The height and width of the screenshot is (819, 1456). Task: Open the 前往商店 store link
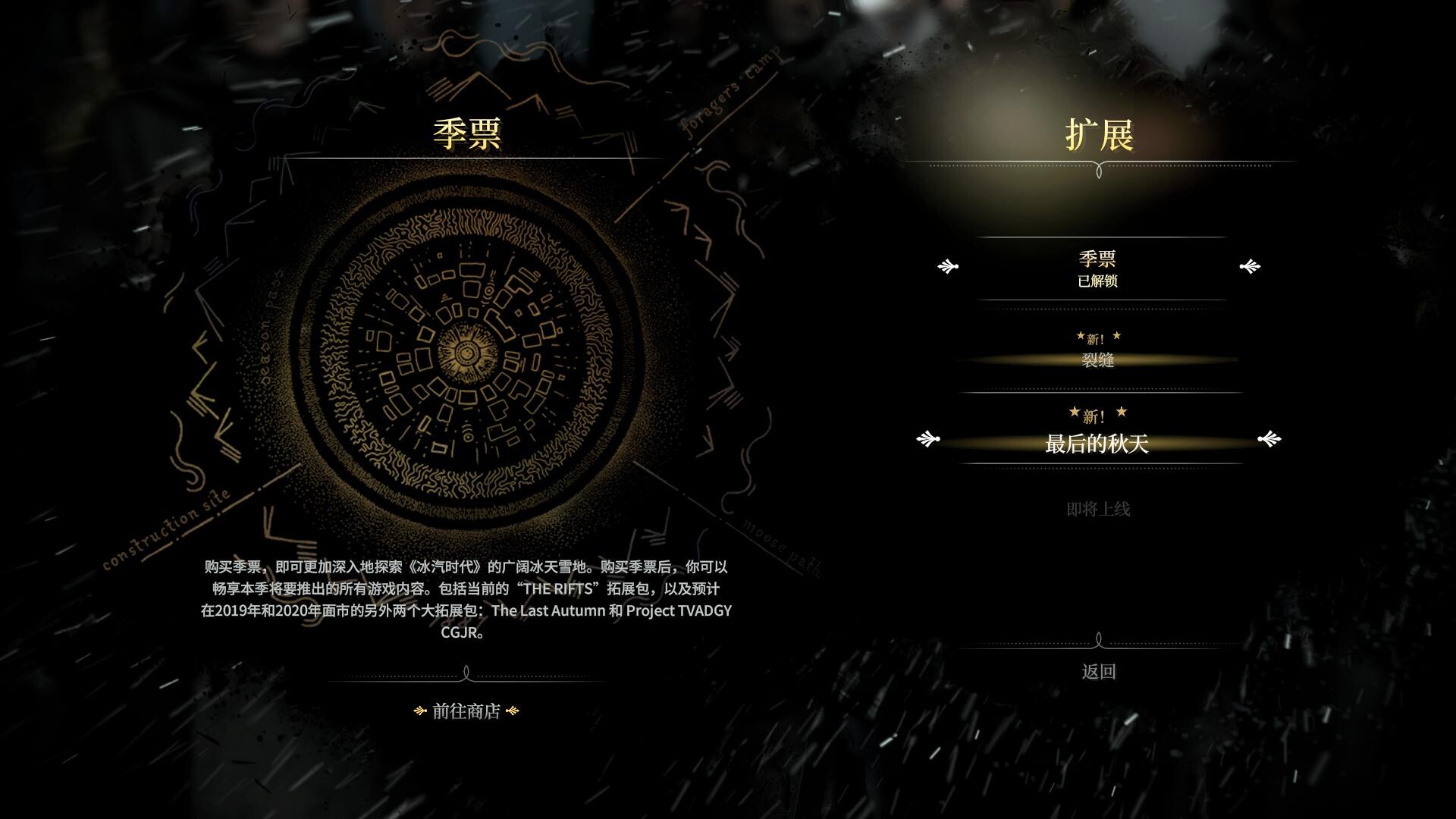[x=466, y=711]
